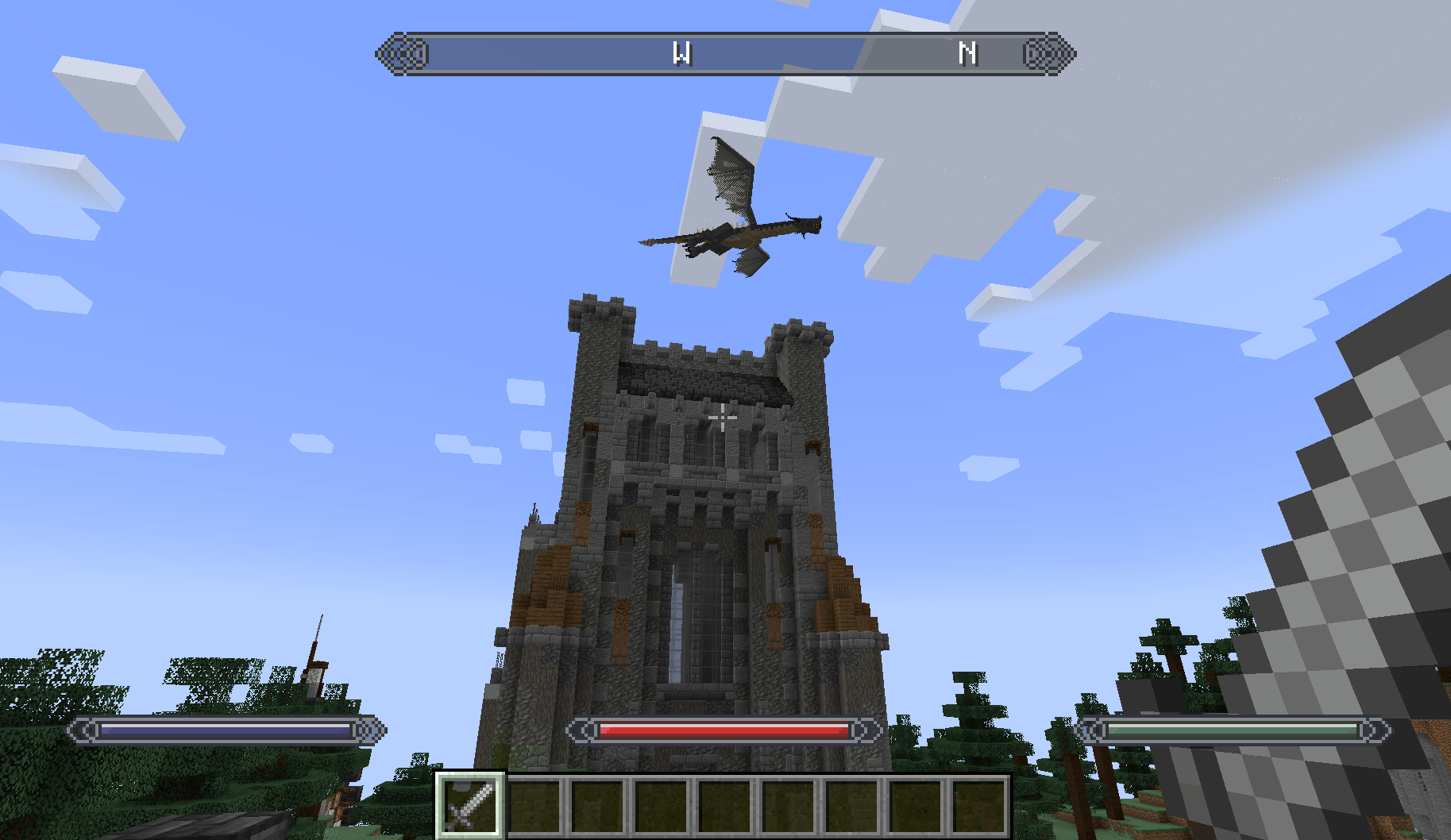
Task: Click the middle empty hotbar slot
Action: tap(724, 806)
